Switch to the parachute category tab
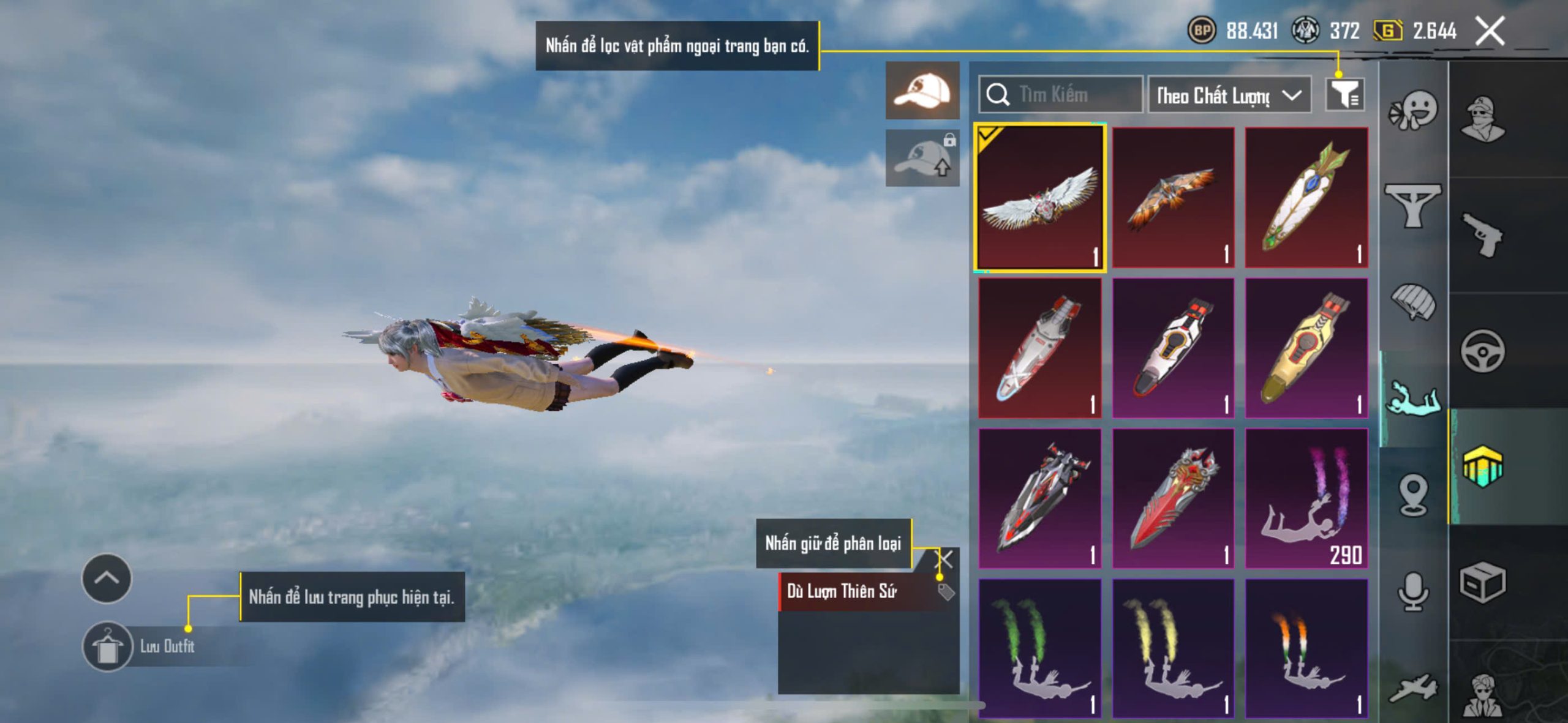Image resolution: width=1568 pixels, height=723 pixels. pyautogui.click(x=1413, y=301)
